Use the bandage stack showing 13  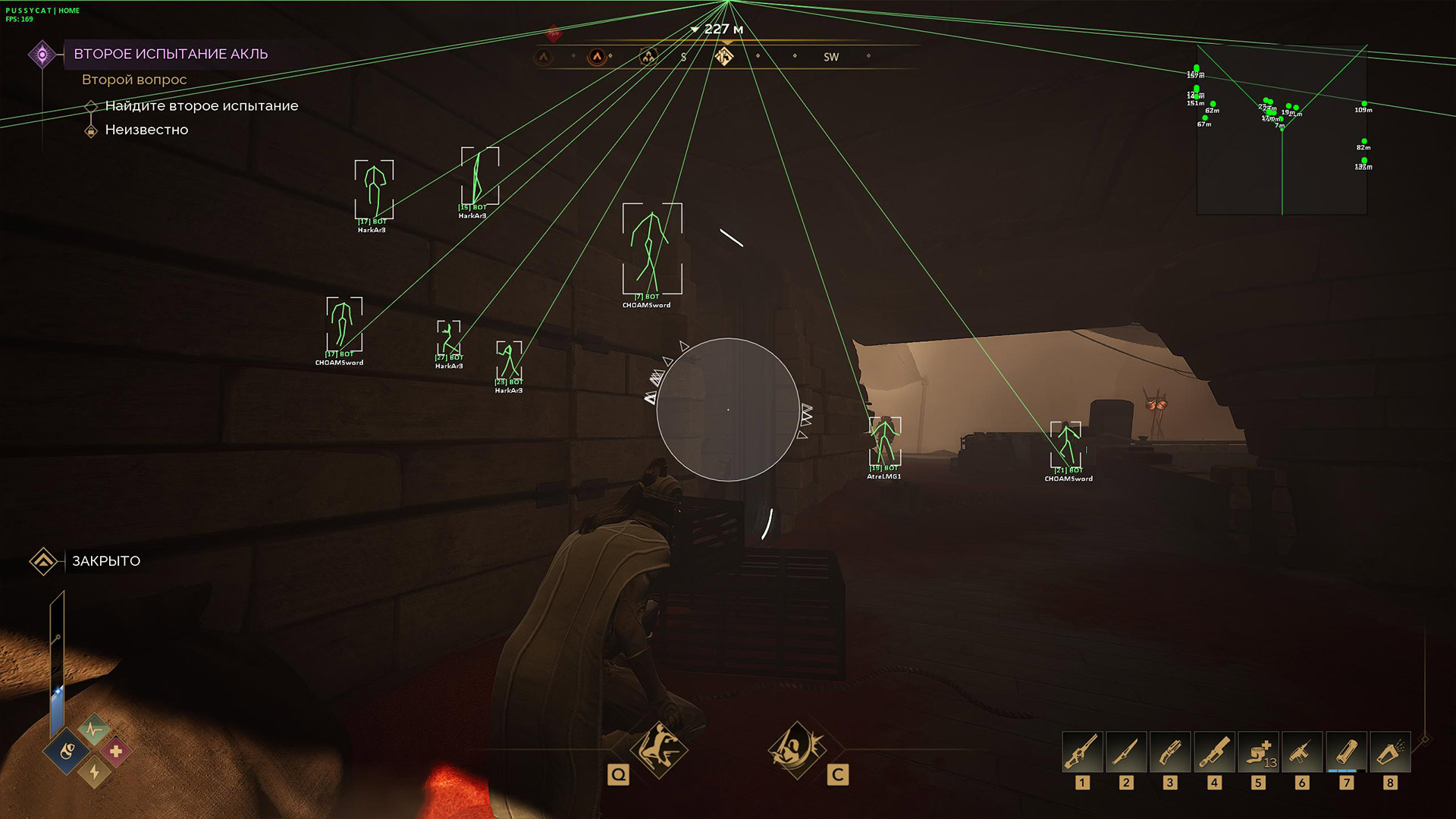pos(1258,752)
